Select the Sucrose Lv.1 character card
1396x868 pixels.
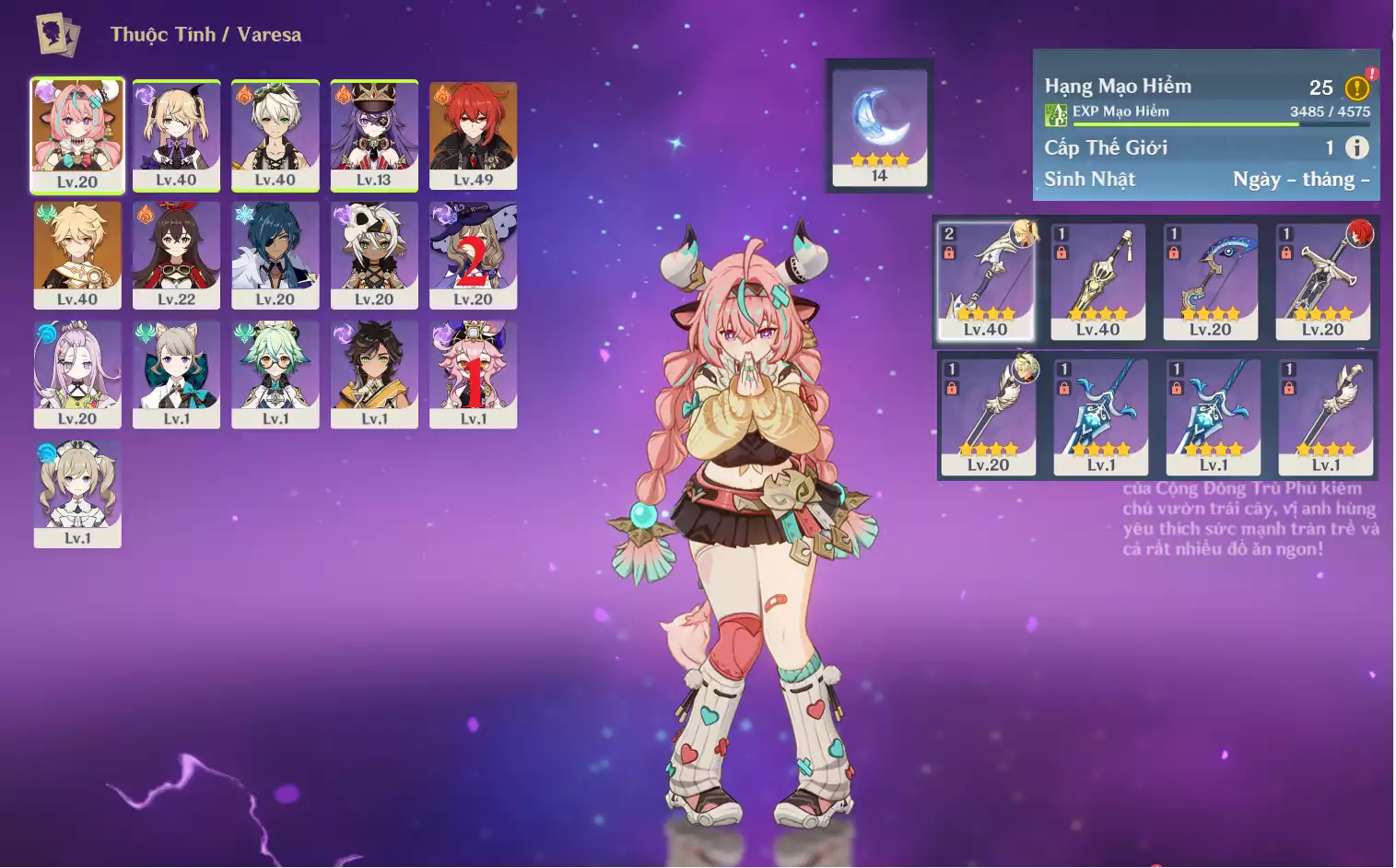[275, 373]
